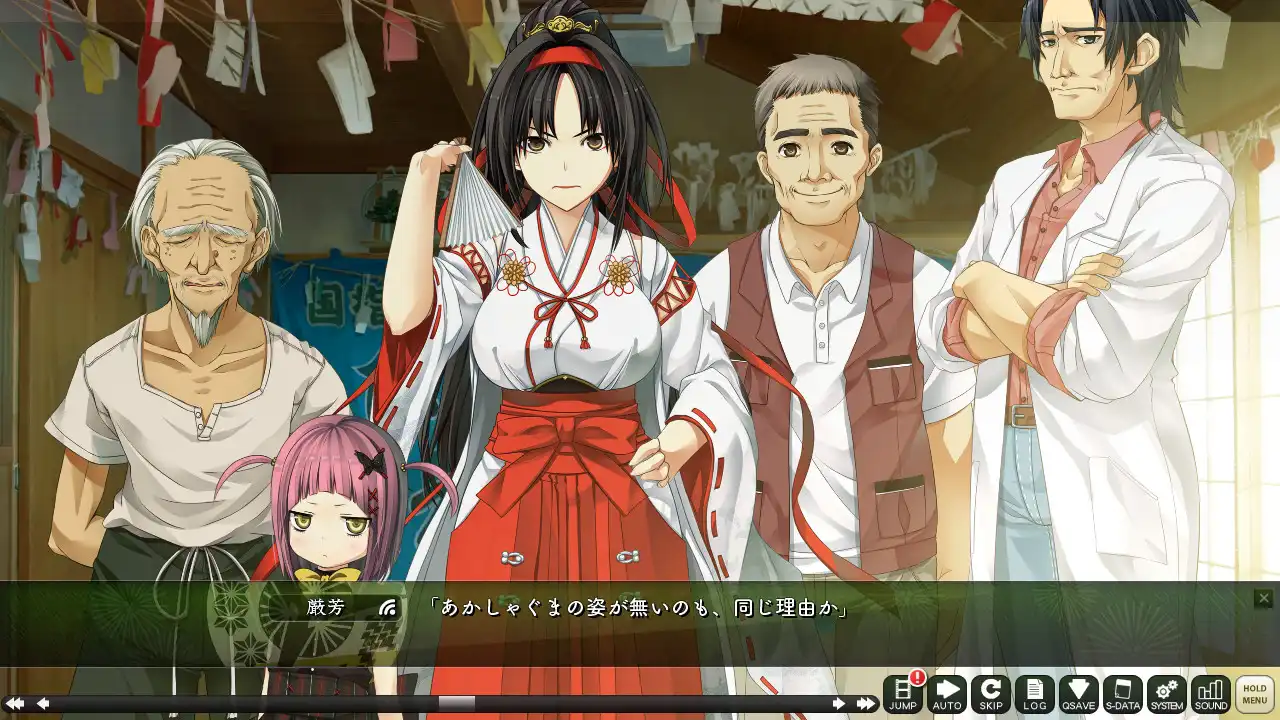Step back one line with single left arrow

[x=43, y=704]
